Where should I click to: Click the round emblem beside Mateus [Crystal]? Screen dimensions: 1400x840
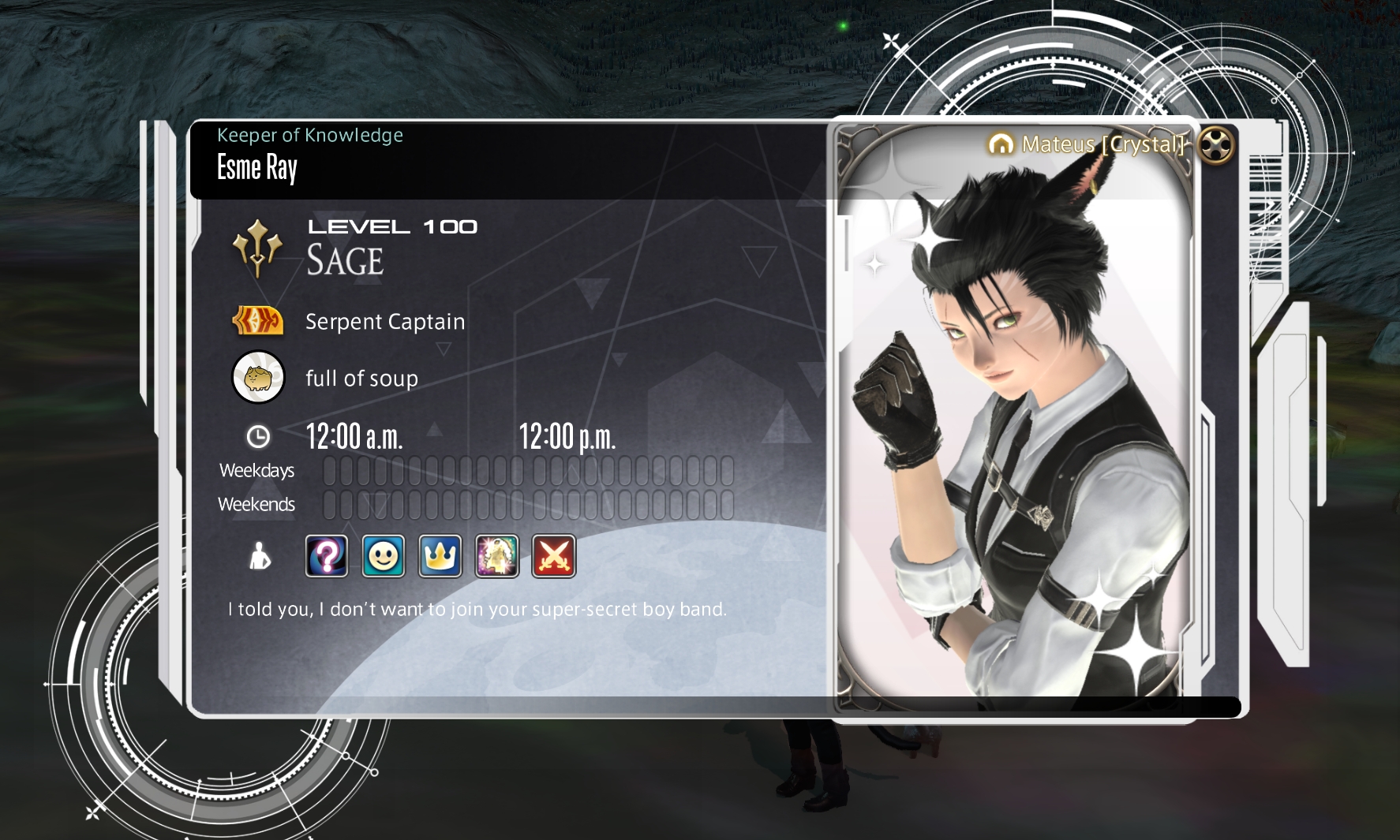pos(1216,144)
